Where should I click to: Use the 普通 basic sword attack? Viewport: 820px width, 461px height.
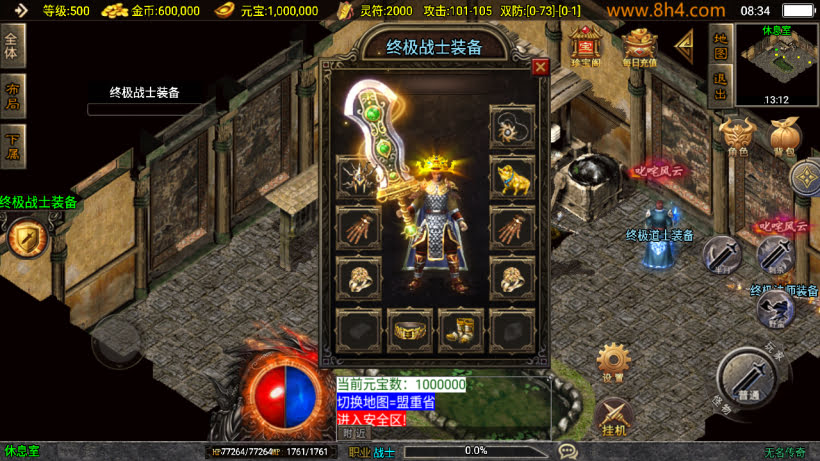click(748, 378)
